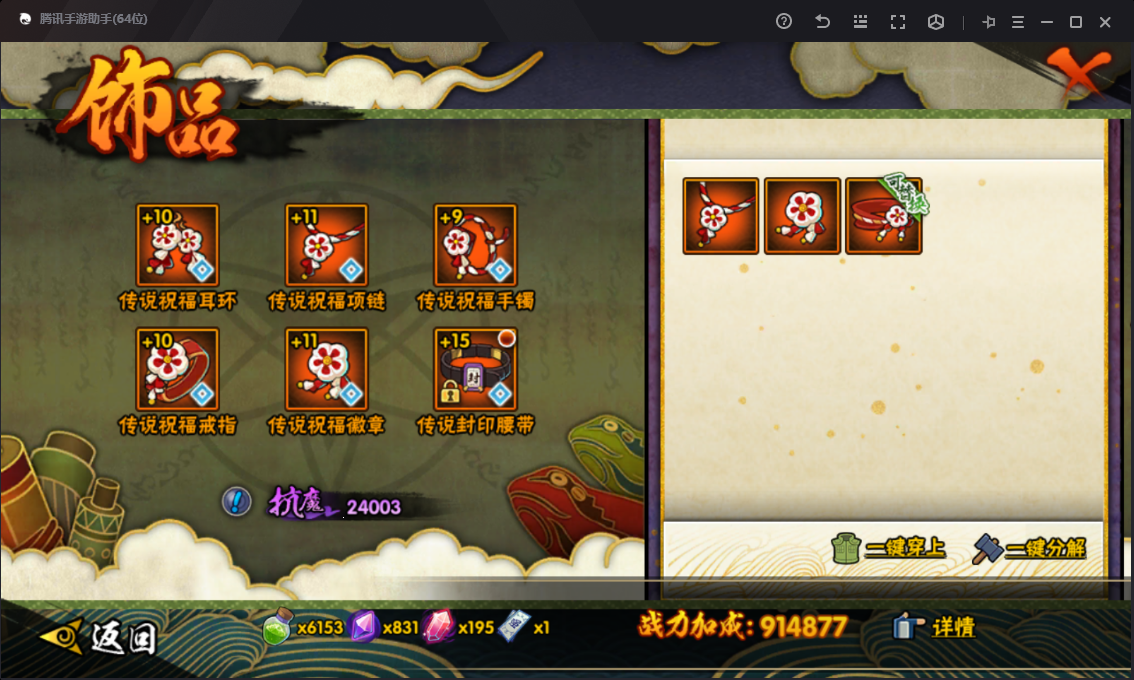Open the 传说封印腰带 belt slot
The width and height of the screenshot is (1134, 680).
click(x=476, y=369)
